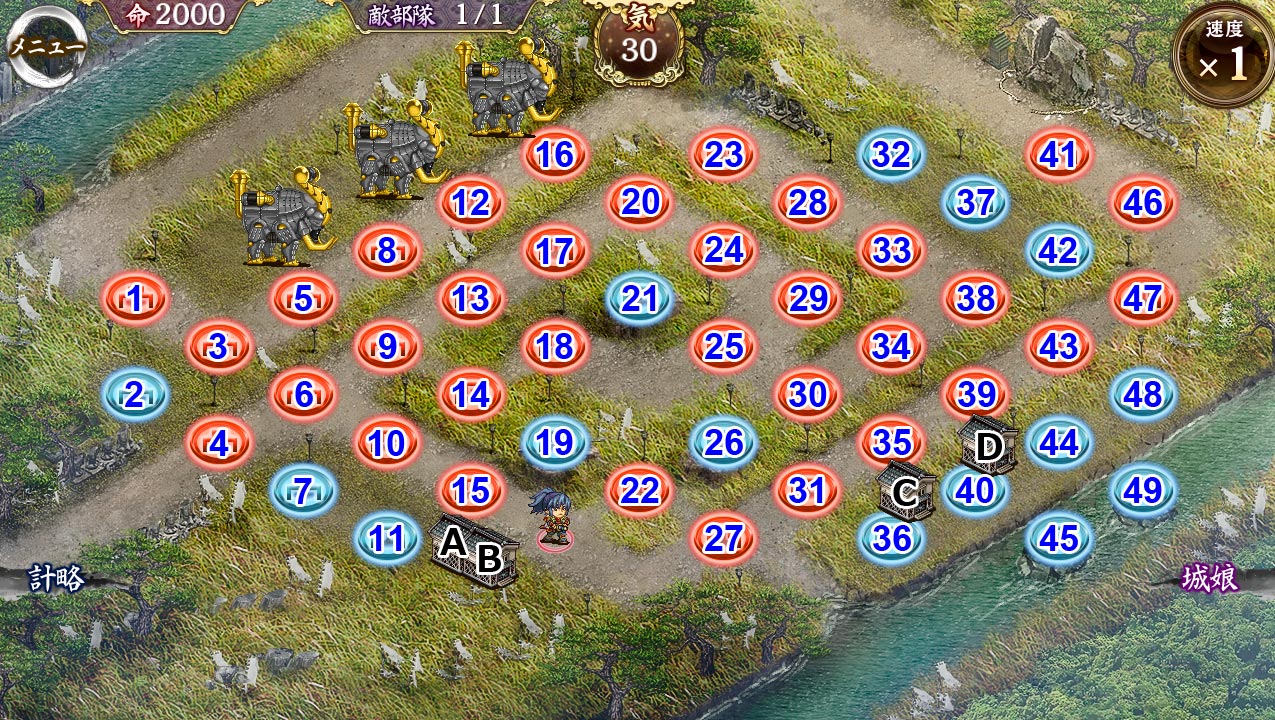This screenshot has height=720, width=1275.
Task: Choose blue placement tile 21
Action: tap(640, 298)
